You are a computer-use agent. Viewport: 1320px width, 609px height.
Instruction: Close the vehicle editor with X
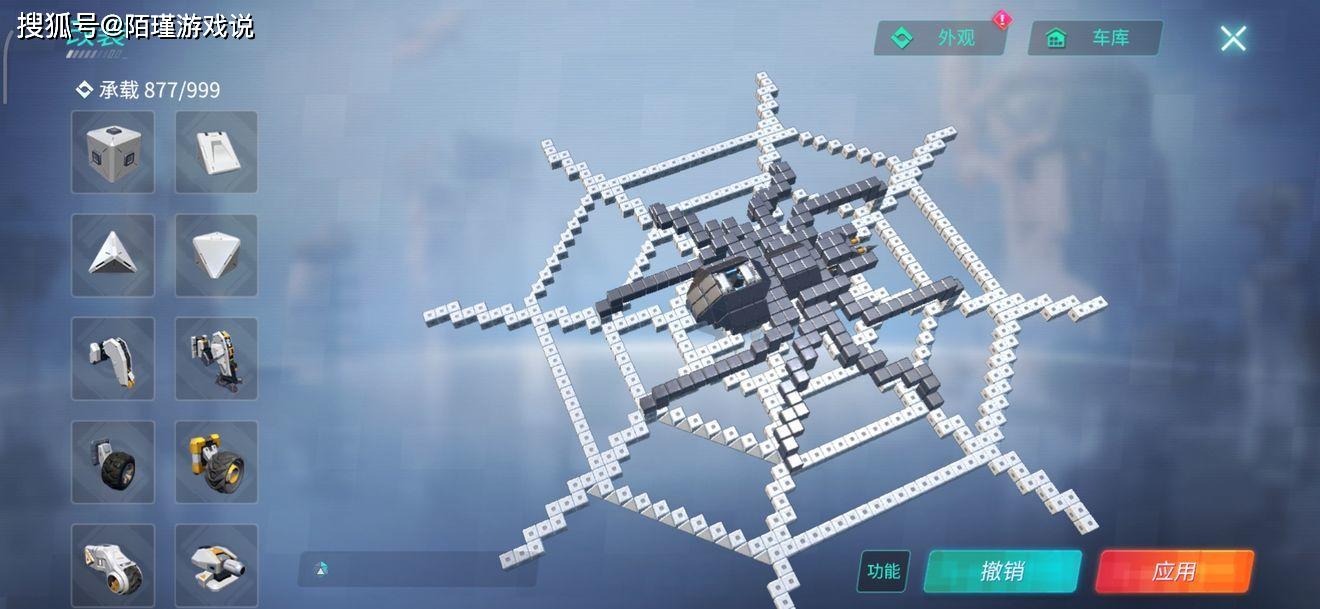tap(1233, 38)
